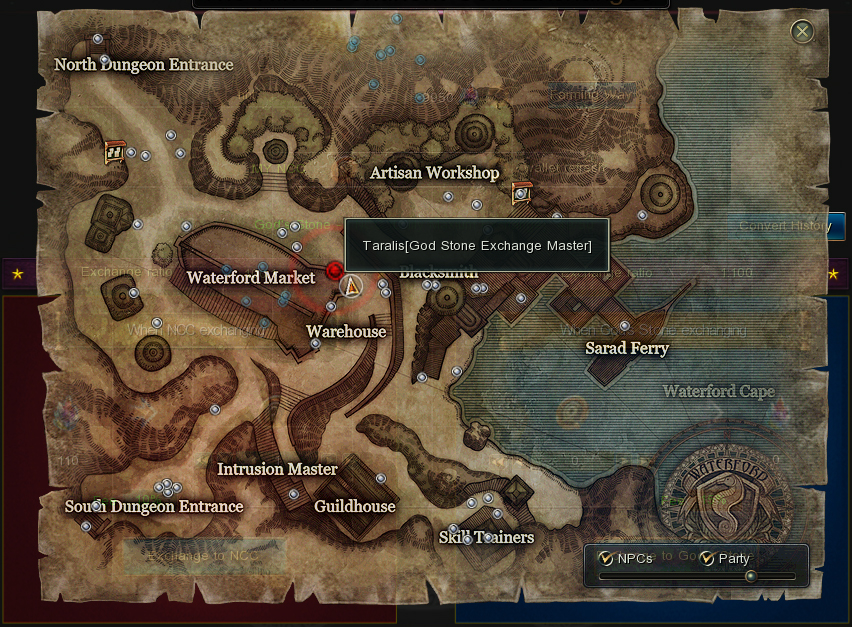Select the red Taralis NPC marker

click(334, 270)
